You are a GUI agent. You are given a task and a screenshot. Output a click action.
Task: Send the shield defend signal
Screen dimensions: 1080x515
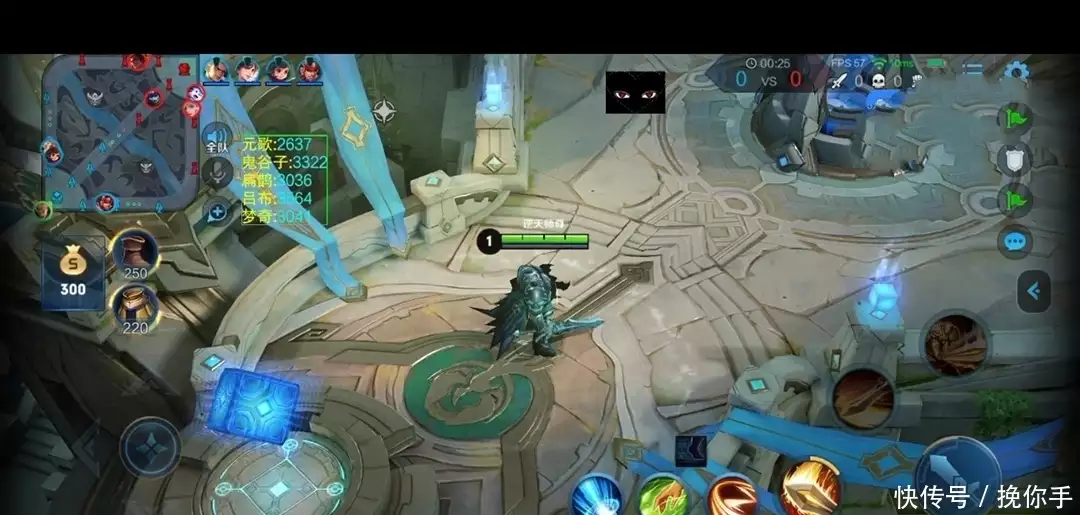tap(1015, 159)
